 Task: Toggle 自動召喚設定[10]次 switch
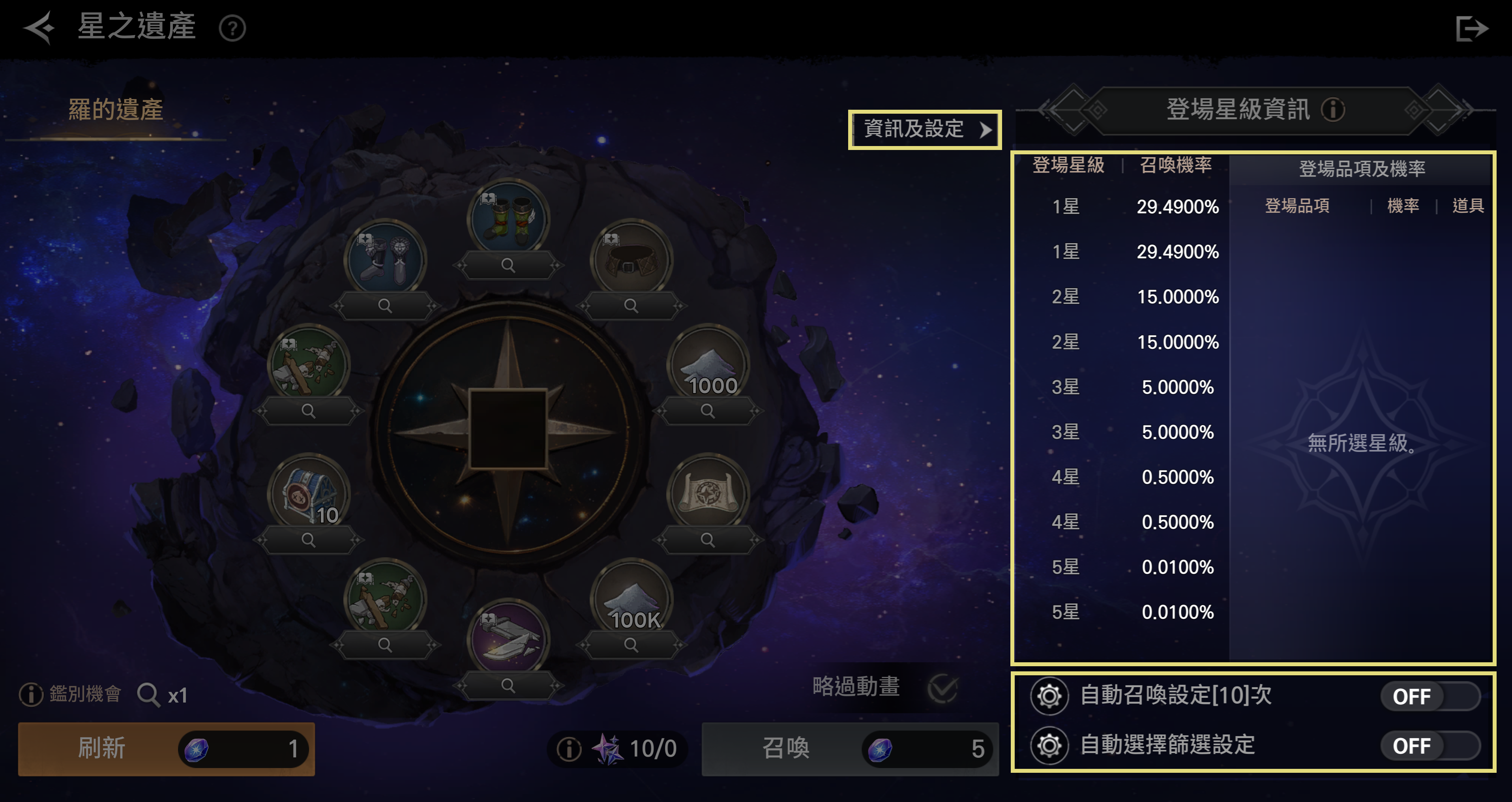1430,696
